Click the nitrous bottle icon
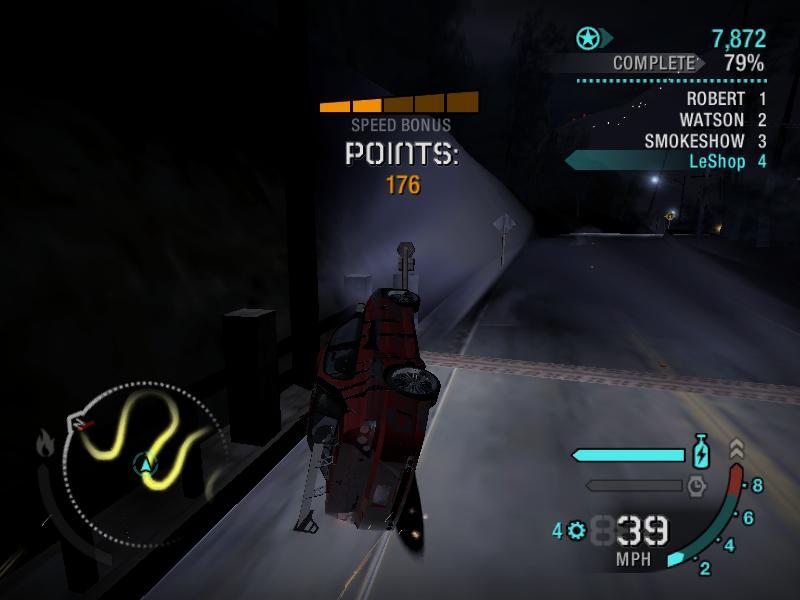This screenshot has height=600, width=800. pyautogui.click(x=702, y=454)
